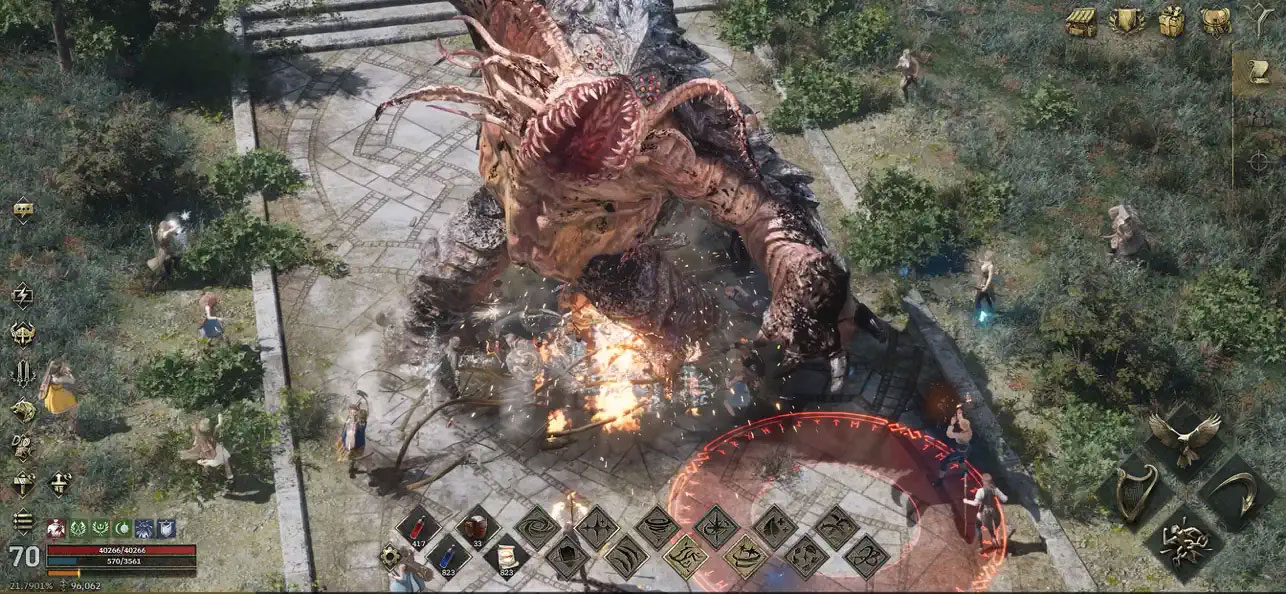Click the eagle icon in the diamond cluster

(1184, 437)
